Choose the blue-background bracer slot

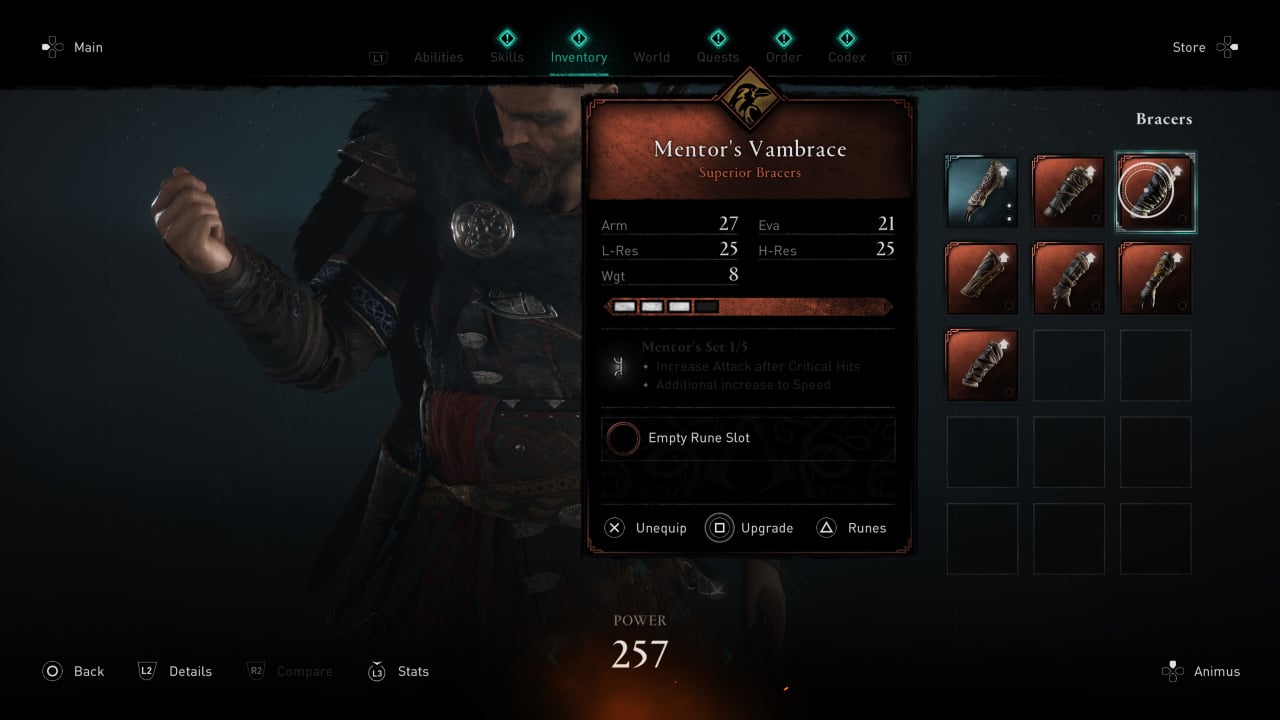[982, 192]
